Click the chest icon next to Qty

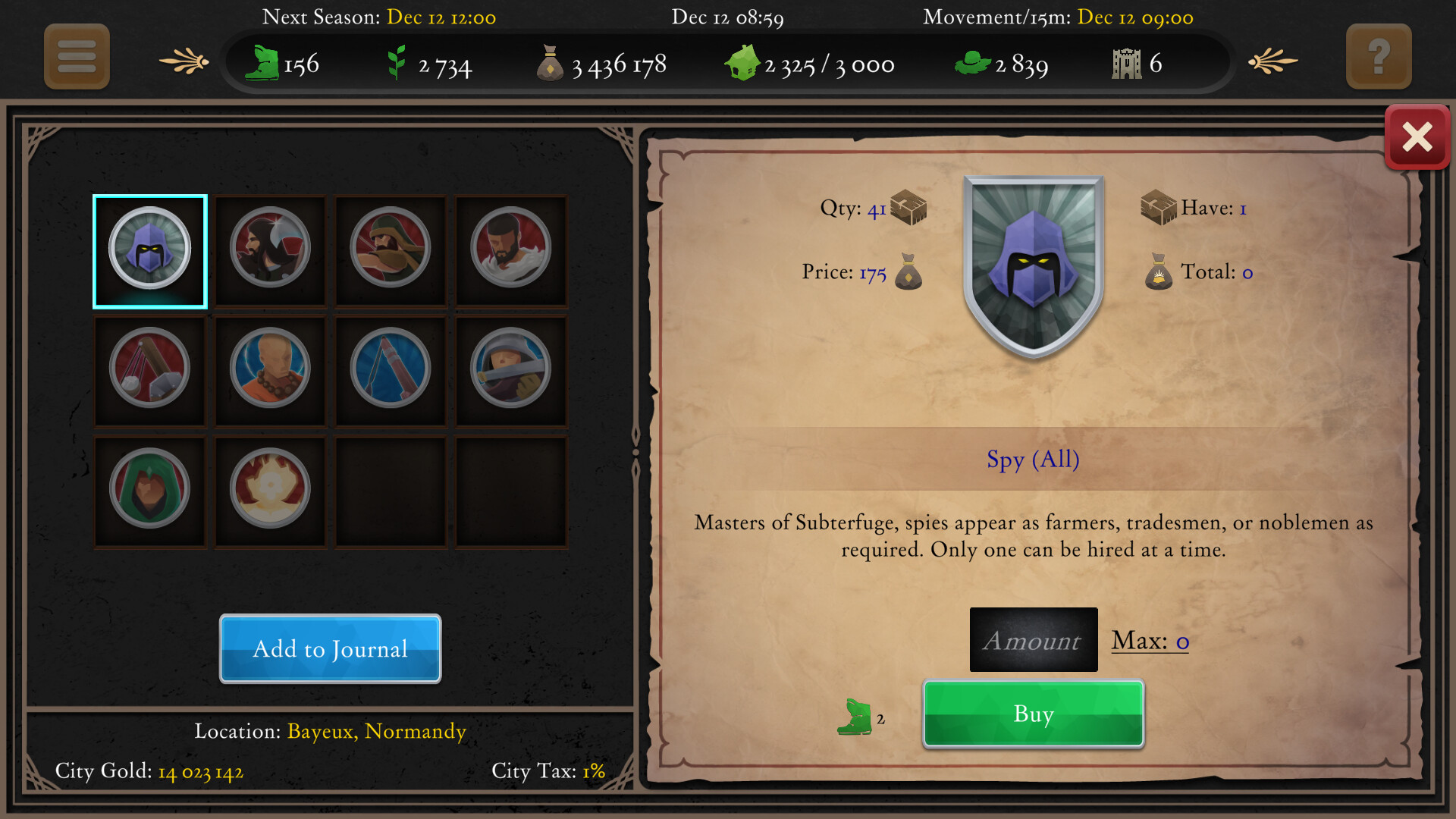pyautogui.click(x=910, y=206)
